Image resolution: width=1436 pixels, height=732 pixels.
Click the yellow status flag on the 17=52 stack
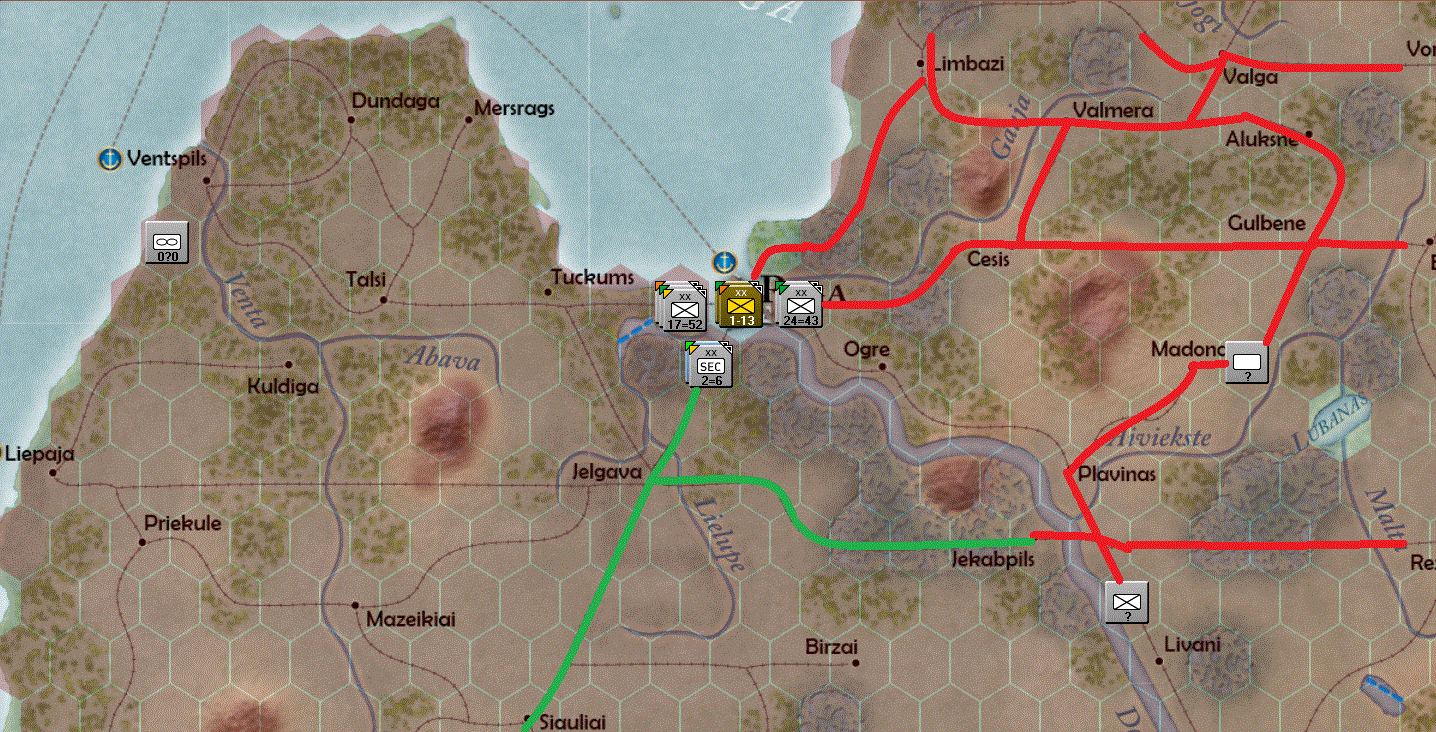(666, 292)
